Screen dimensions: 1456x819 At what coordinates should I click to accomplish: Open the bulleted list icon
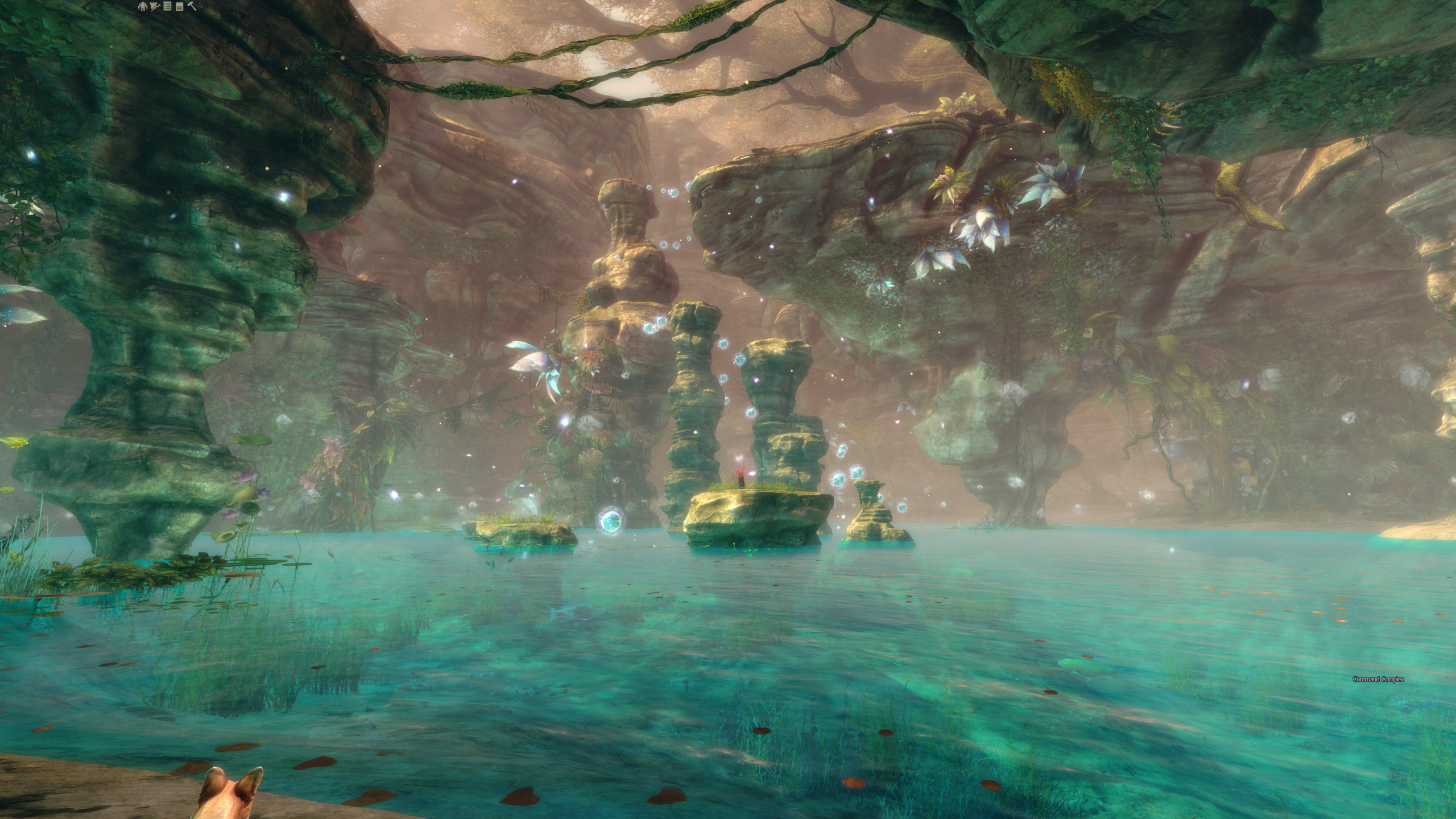tap(167, 7)
